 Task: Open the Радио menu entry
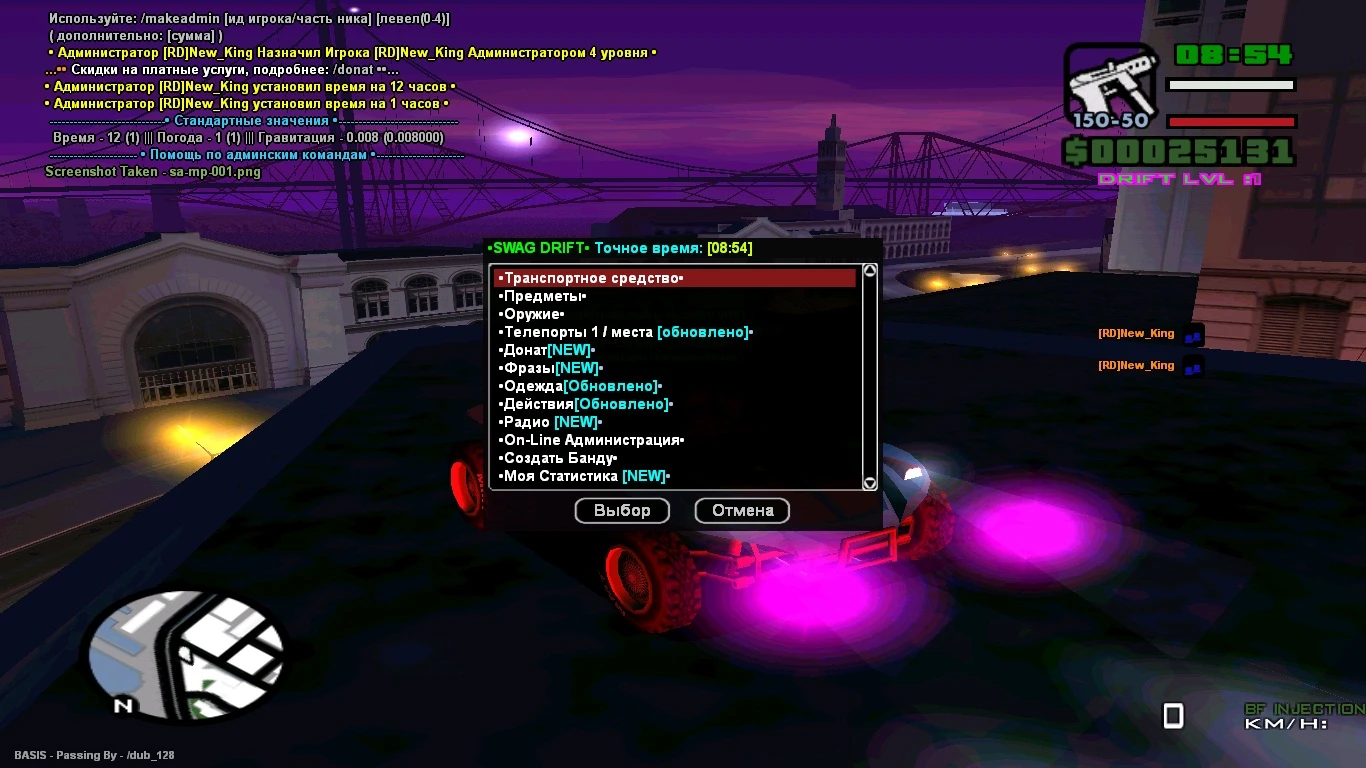click(550, 422)
